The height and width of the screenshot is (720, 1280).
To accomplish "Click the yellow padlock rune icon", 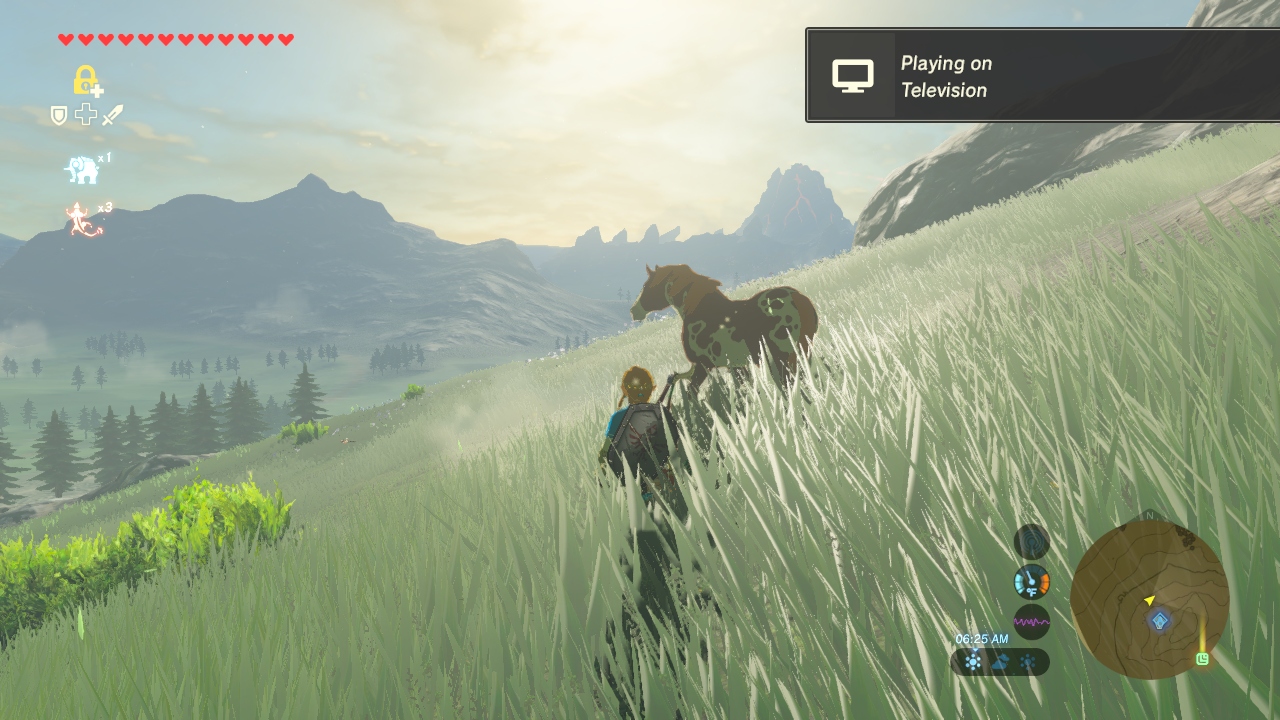I will tap(86, 80).
